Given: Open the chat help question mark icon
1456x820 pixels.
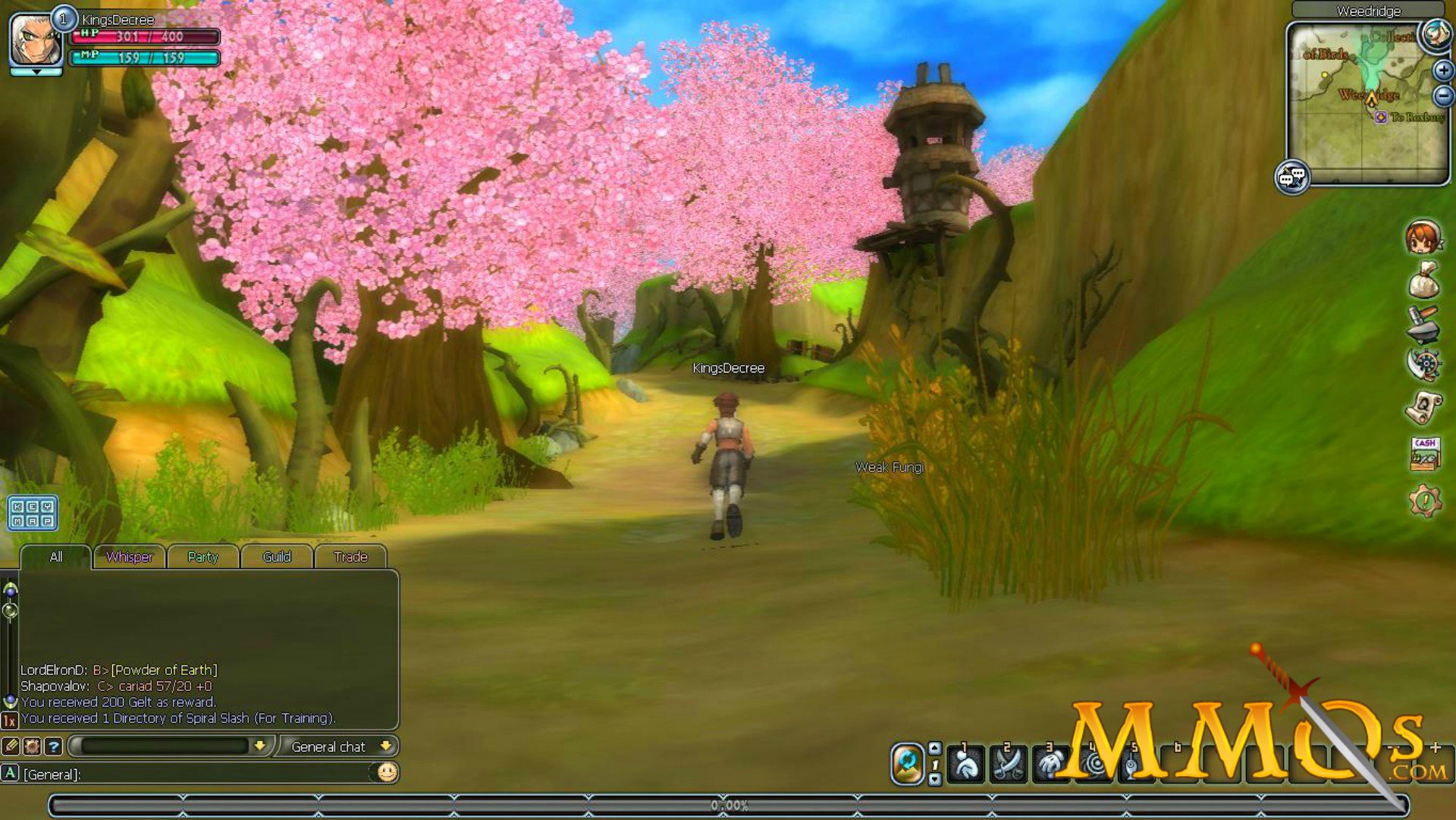Looking at the screenshot, I should tap(52, 746).
